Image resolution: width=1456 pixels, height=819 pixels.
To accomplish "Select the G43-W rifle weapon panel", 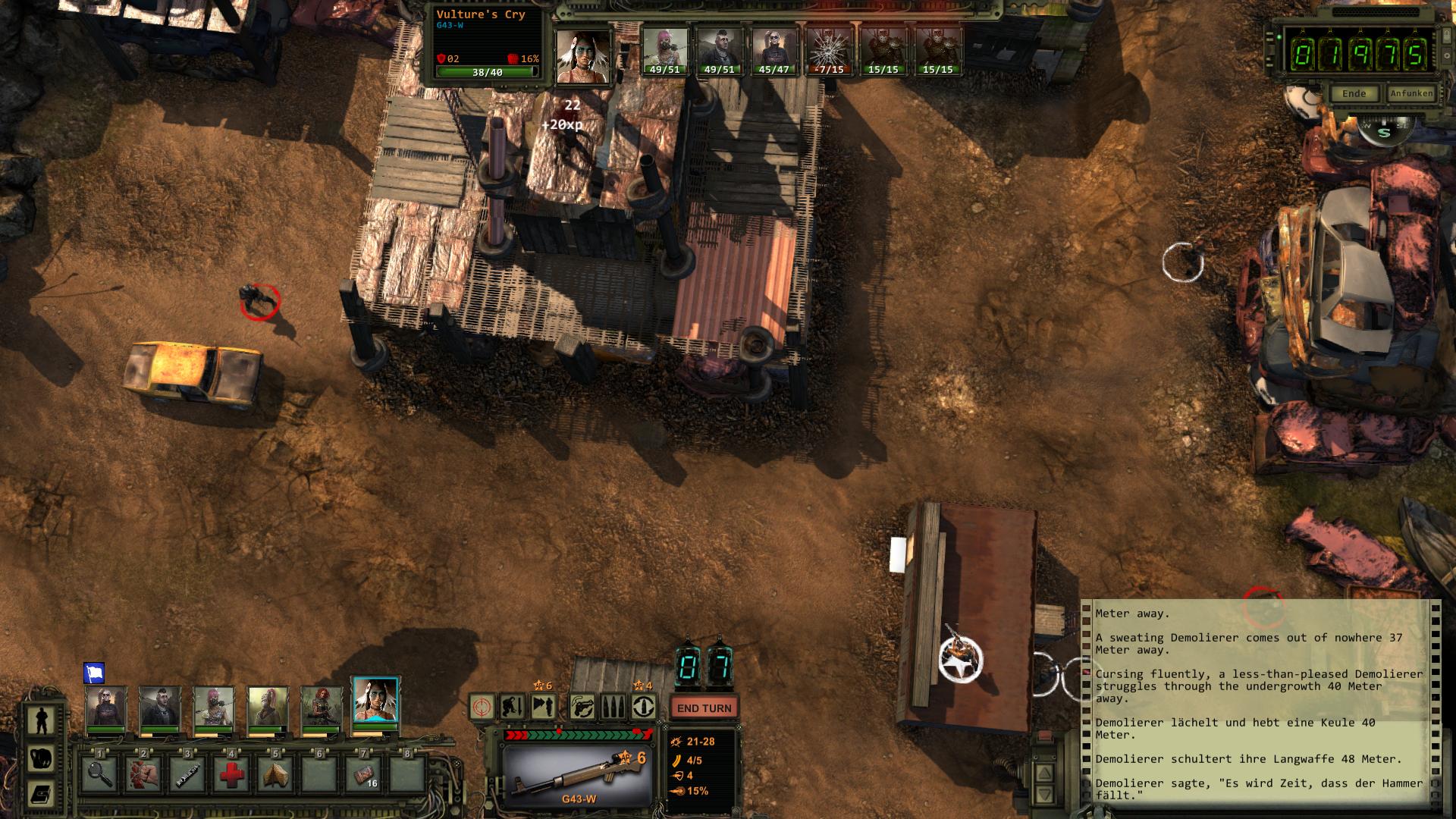I will 578,775.
